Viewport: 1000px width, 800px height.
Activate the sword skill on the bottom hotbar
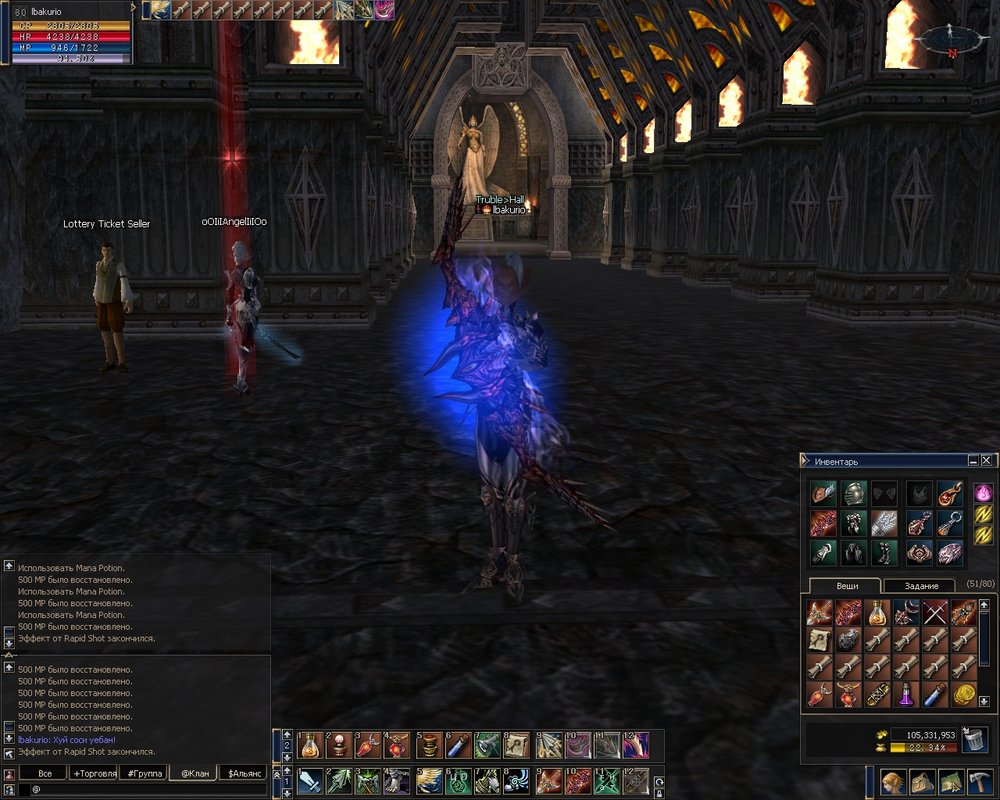pyautogui.click(x=310, y=781)
